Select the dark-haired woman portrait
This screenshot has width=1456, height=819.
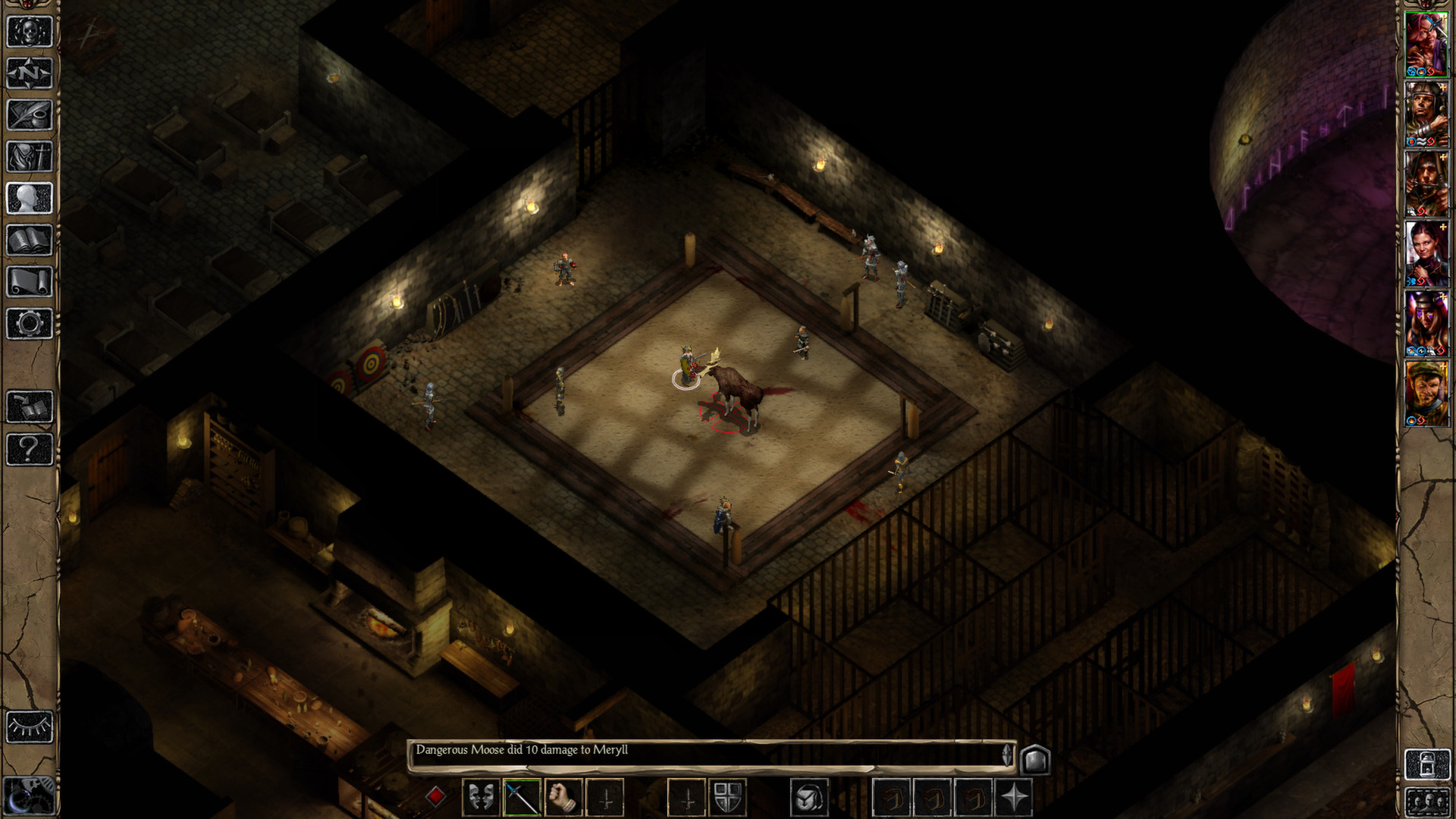pyautogui.click(x=1426, y=253)
